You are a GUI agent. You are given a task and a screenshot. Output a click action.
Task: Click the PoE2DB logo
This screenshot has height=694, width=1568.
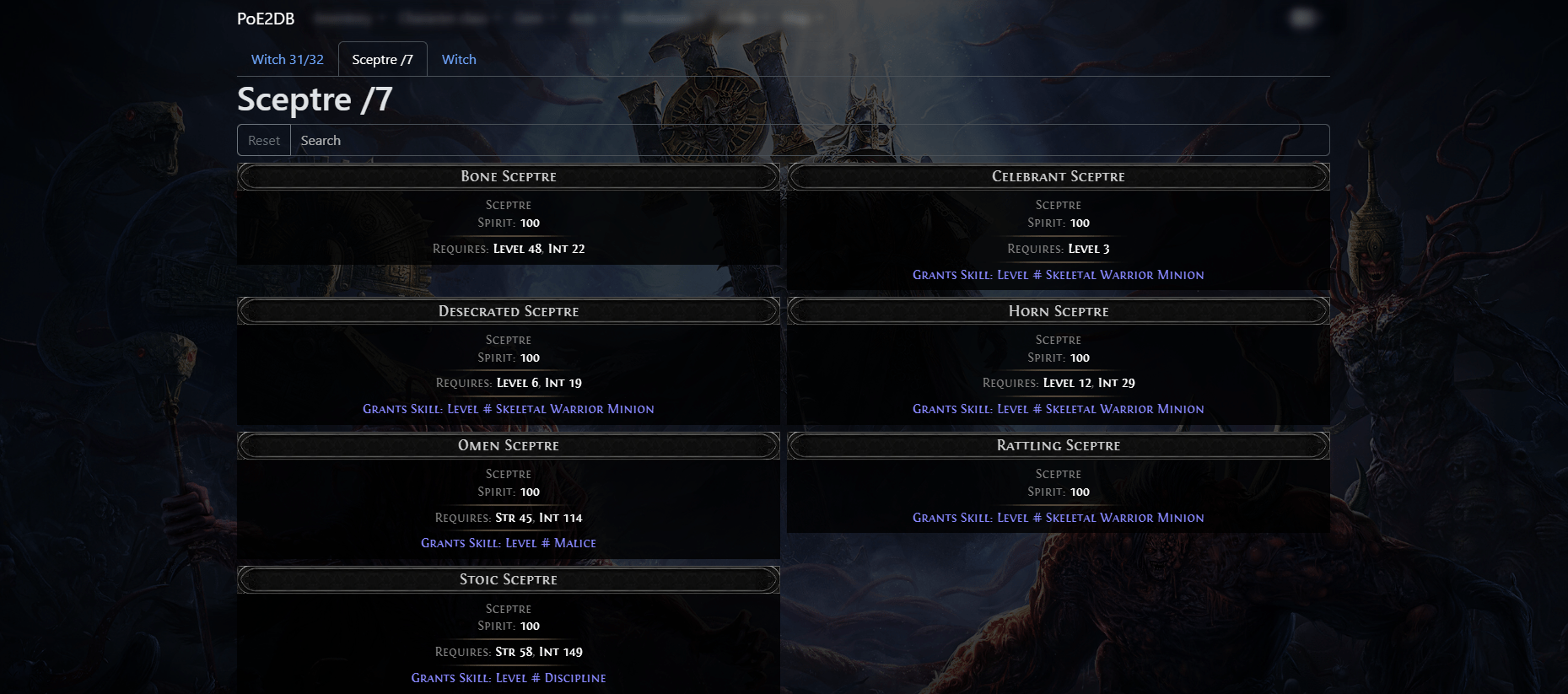[265, 18]
